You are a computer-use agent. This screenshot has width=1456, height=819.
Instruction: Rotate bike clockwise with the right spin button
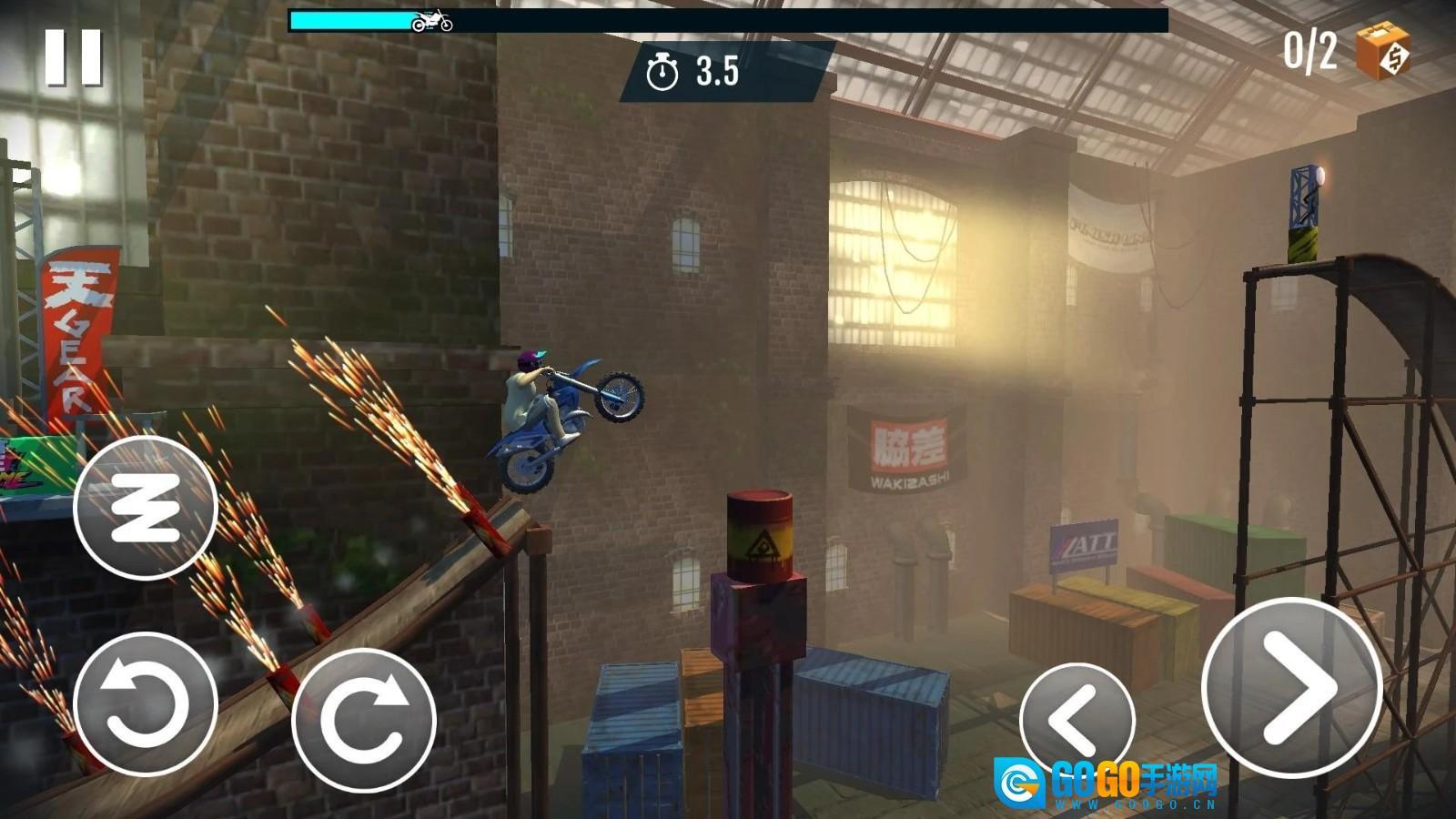(363, 719)
